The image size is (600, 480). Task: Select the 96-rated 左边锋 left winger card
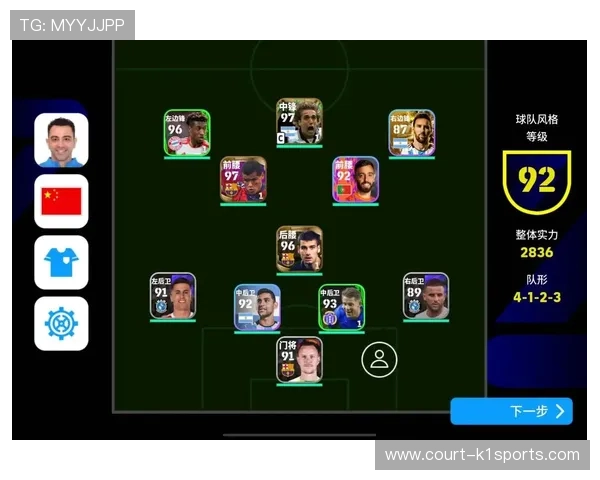(187, 133)
